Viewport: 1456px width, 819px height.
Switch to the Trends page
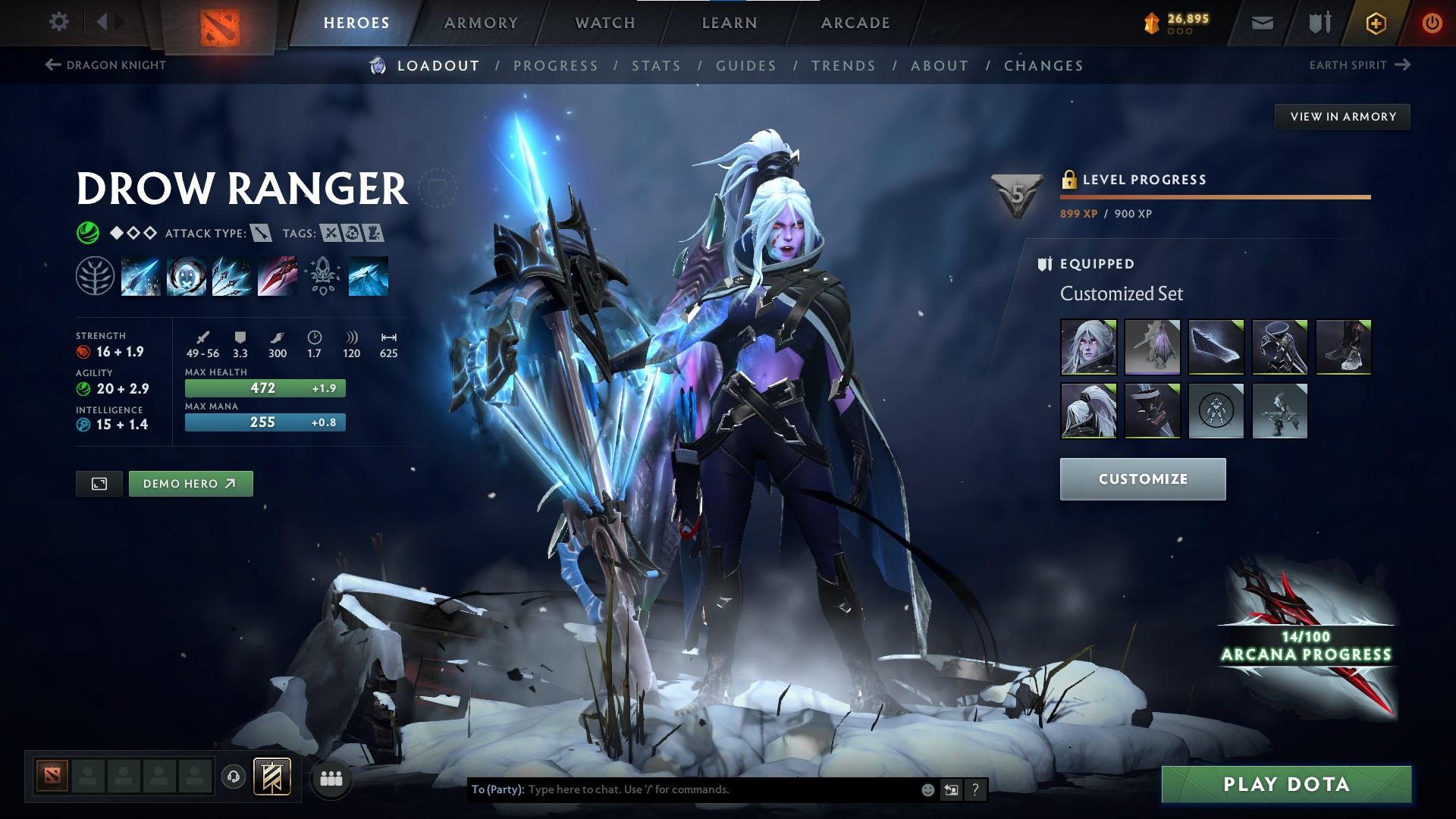(843, 66)
